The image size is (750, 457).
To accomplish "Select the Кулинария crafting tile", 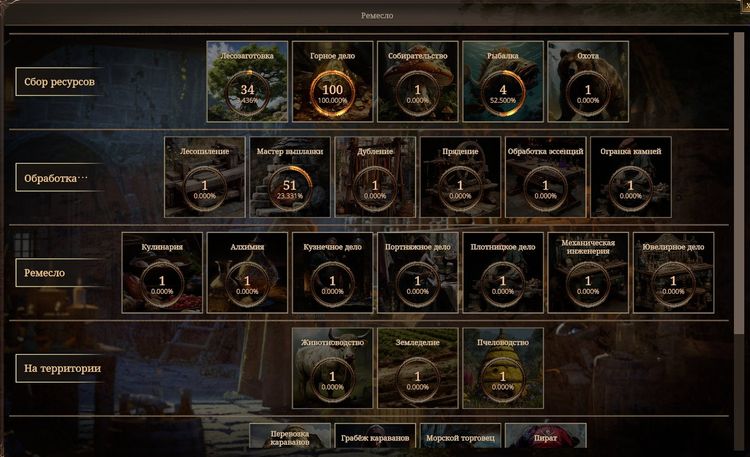I will (x=162, y=272).
